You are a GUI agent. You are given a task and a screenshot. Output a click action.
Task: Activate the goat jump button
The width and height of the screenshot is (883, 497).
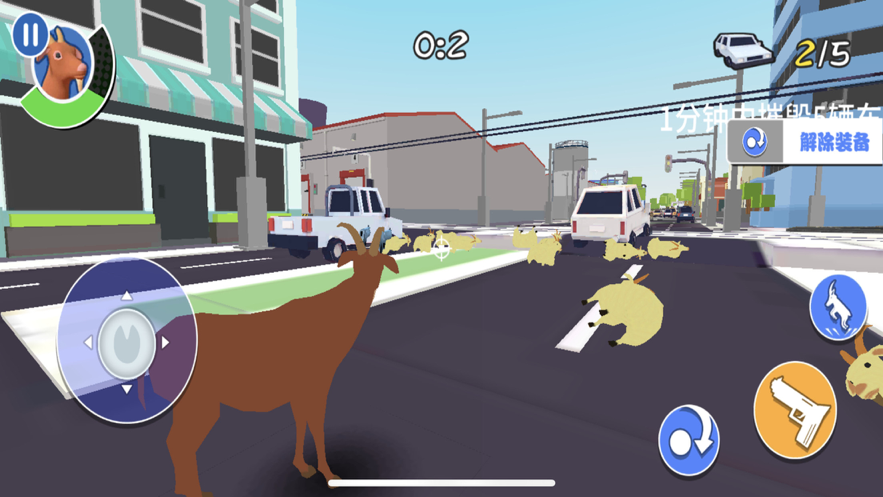tap(837, 307)
